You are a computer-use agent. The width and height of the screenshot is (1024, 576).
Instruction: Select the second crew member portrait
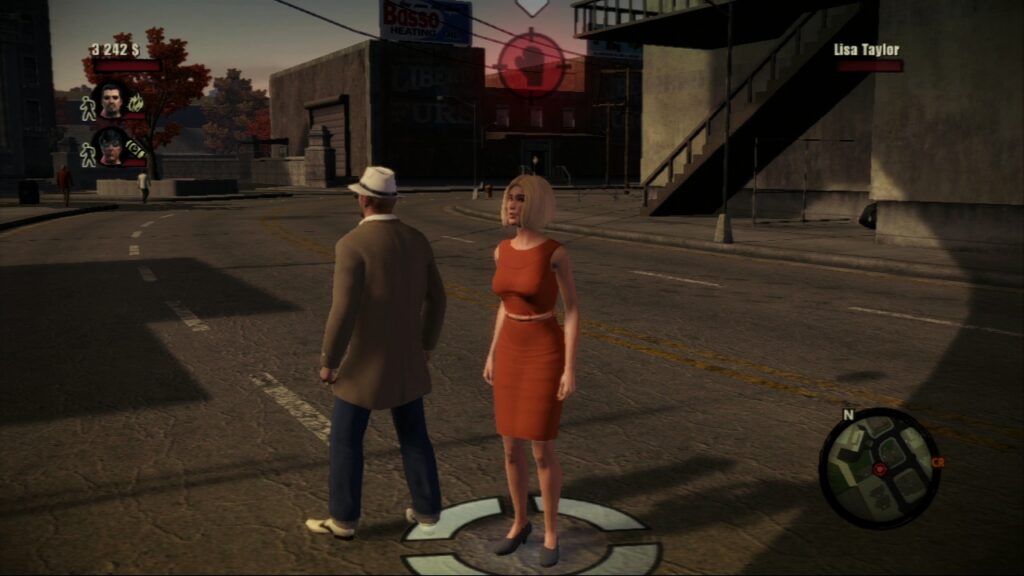click(x=109, y=147)
